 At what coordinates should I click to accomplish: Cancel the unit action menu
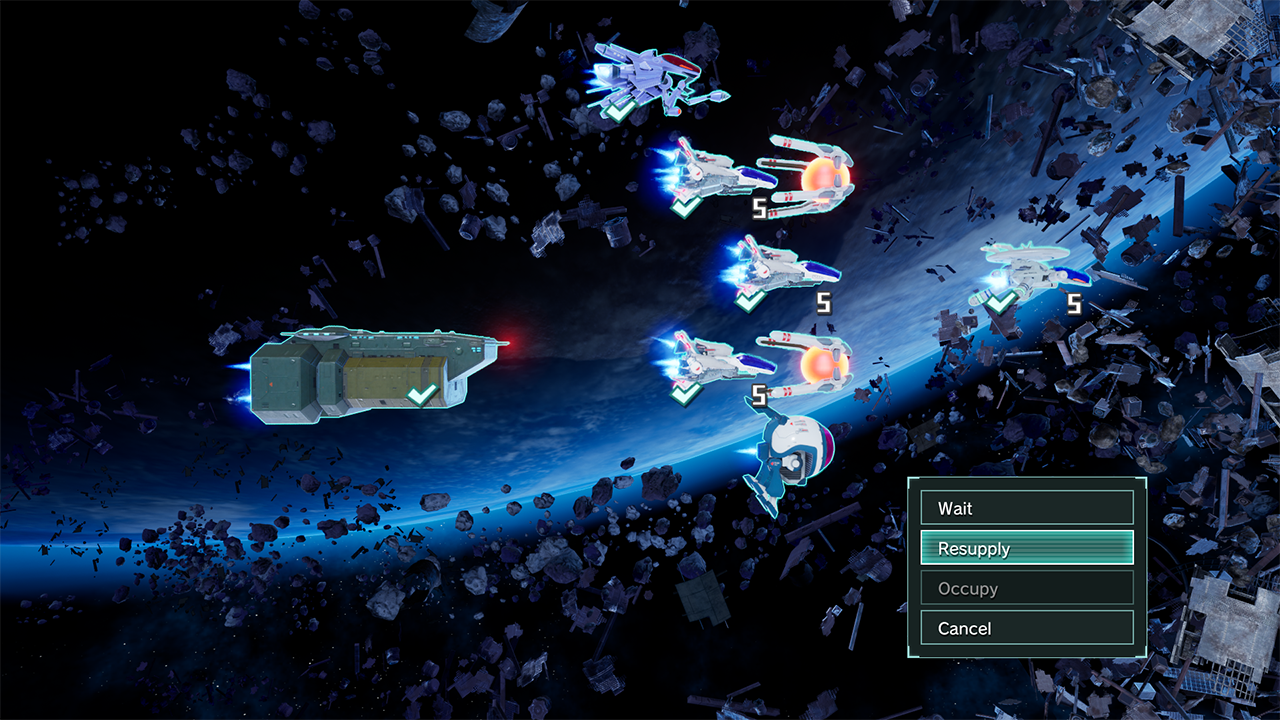tap(1027, 628)
